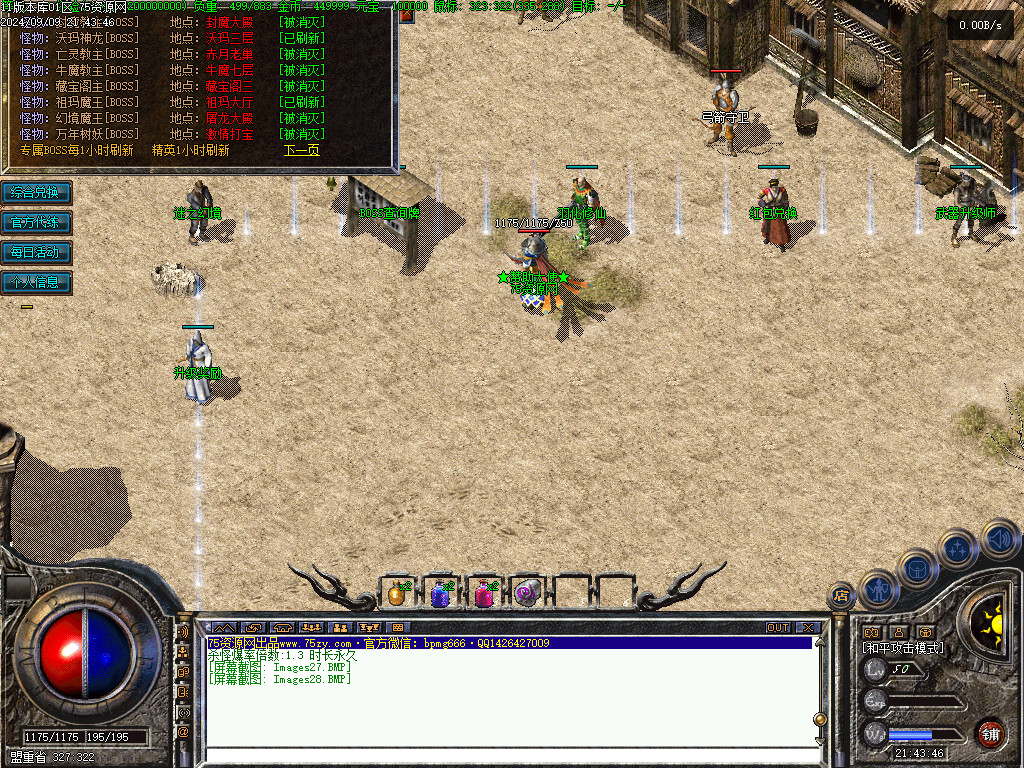Select the pink potion hotbar slot
Screen dimensions: 1024x768
coord(484,594)
